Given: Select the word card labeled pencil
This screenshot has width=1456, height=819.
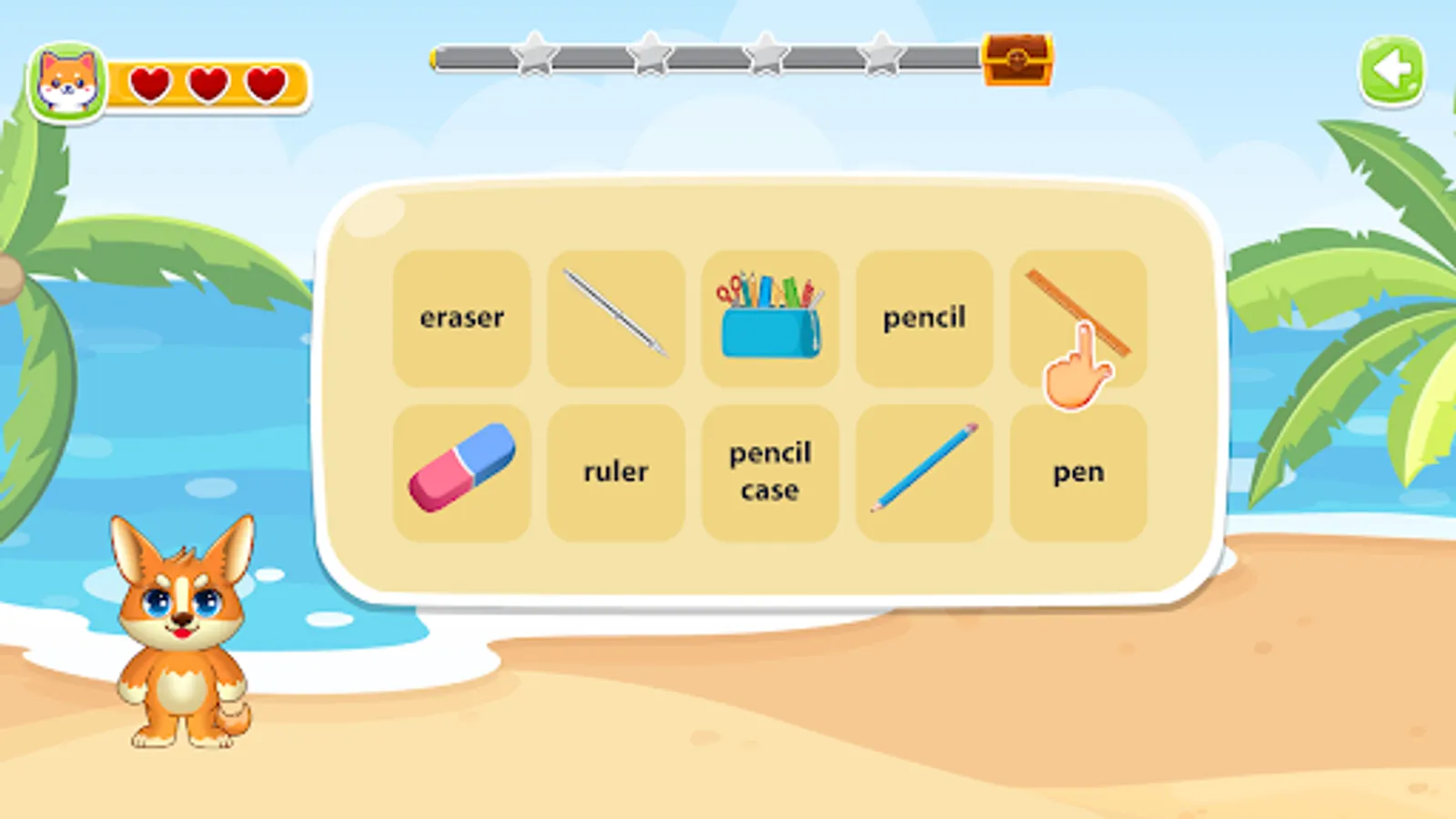Looking at the screenshot, I should click(x=924, y=317).
